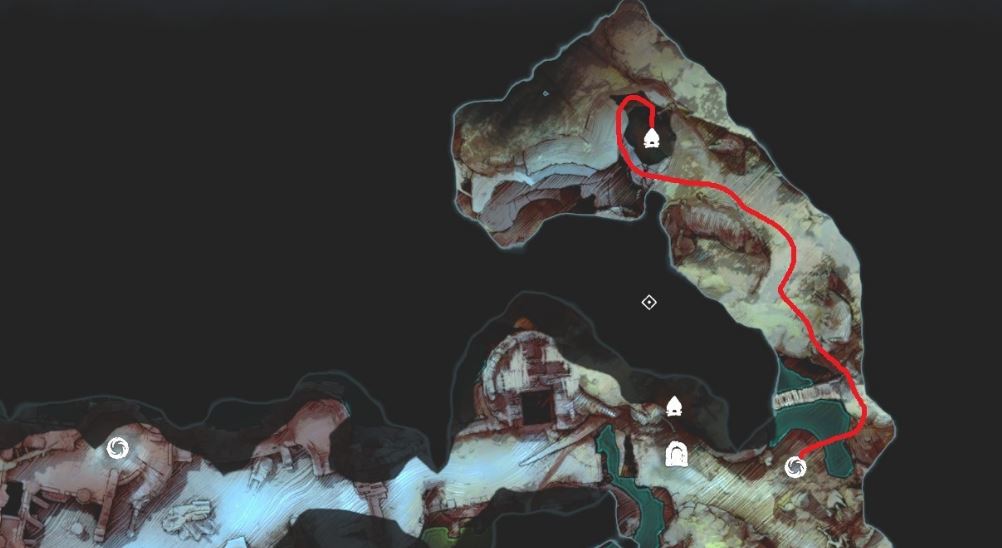Select the swirl portal marker far from the red route
The width and height of the screenshot is (1002, 548).
[118, 448]
